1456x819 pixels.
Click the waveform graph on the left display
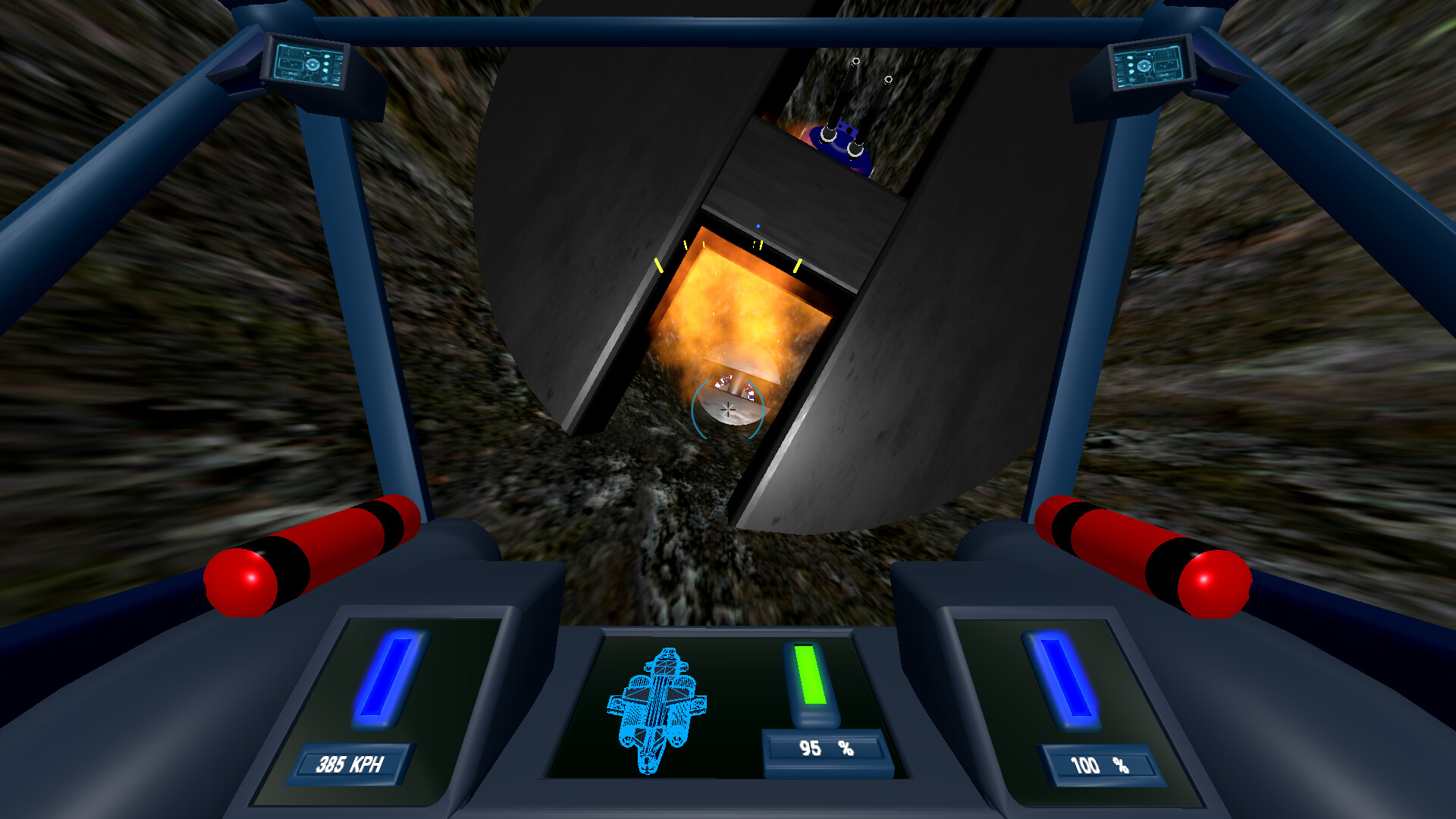pyautogui.click(x=290, y=64)
